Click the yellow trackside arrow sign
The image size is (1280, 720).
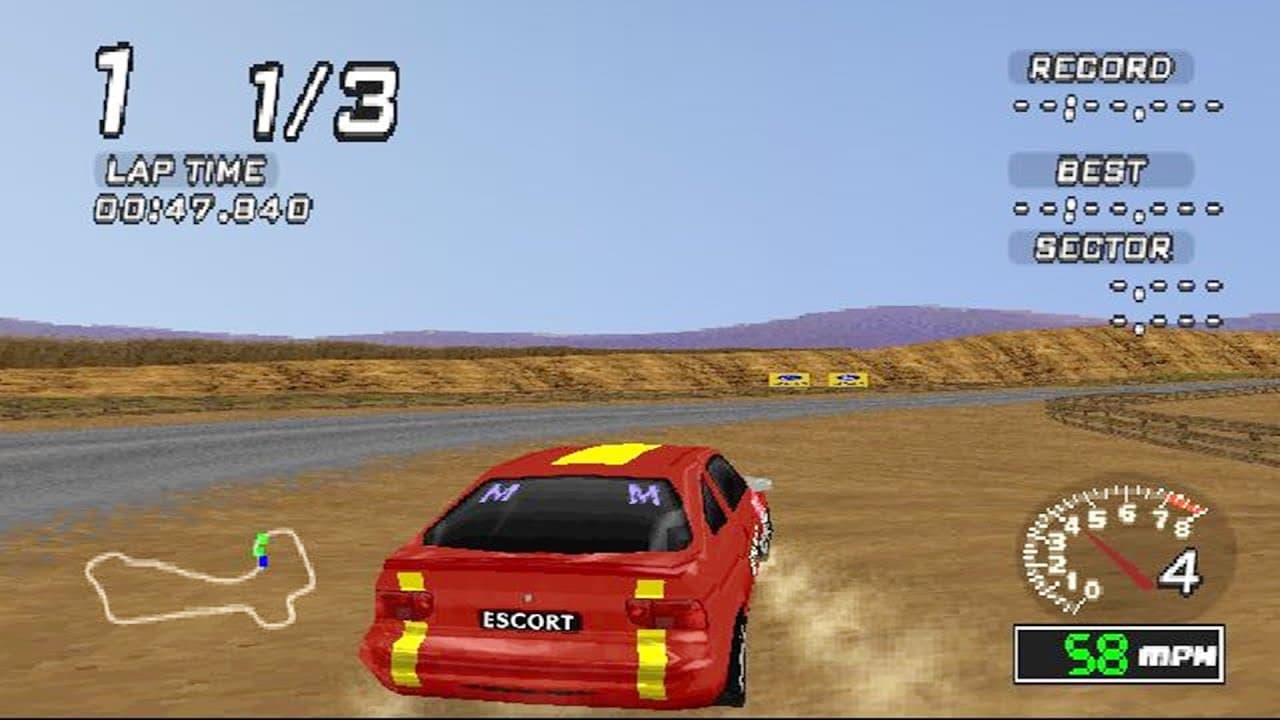coord(791,379)
